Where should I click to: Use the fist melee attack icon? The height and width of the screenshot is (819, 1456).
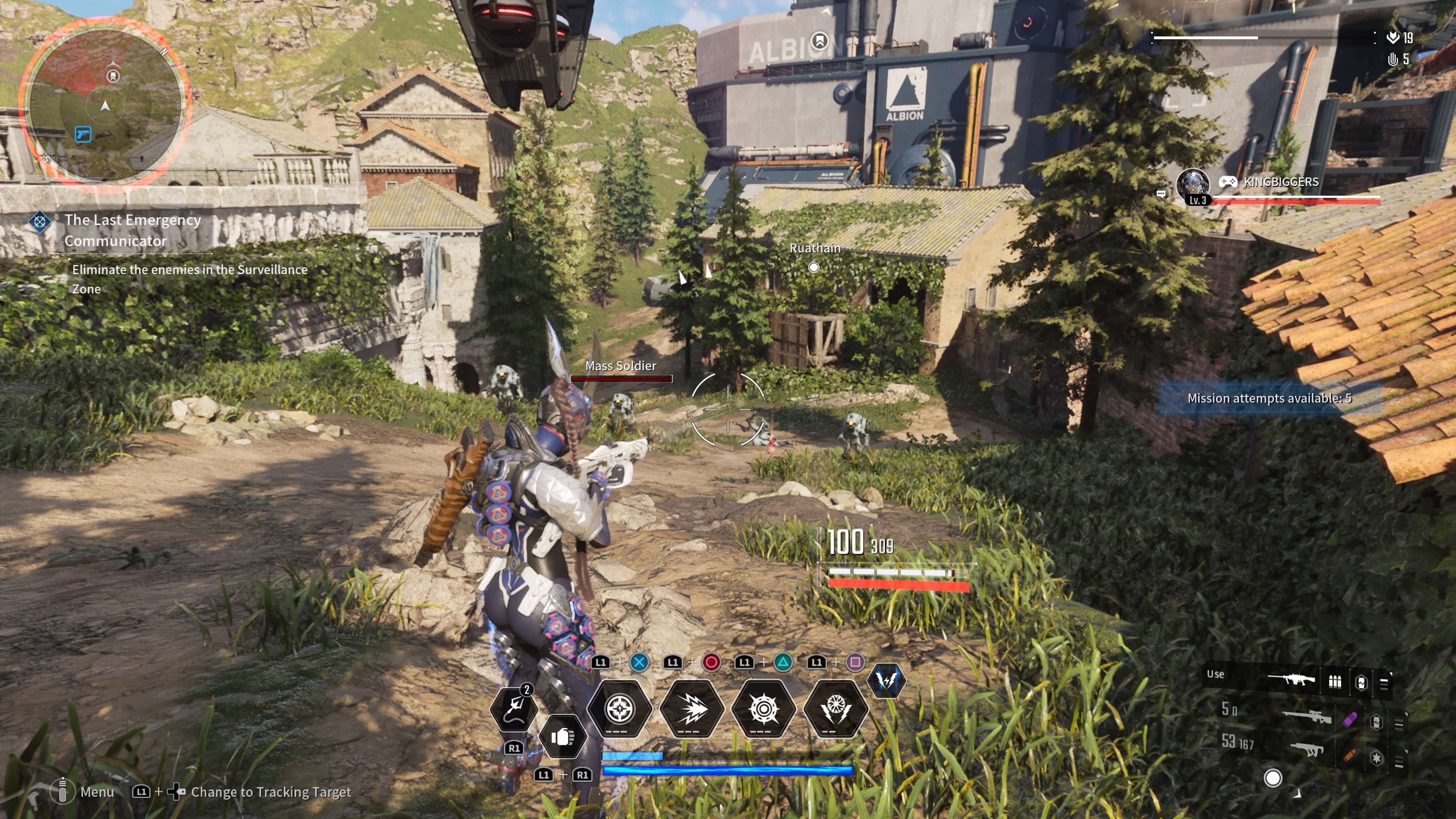(x=562, y=736)
